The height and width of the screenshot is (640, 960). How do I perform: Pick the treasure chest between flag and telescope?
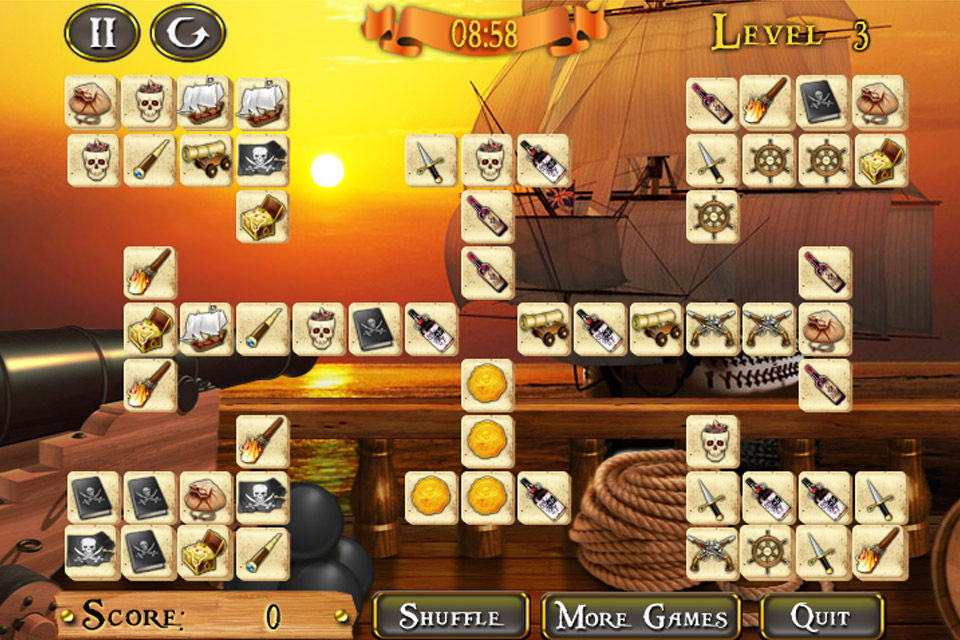[206, 552]
